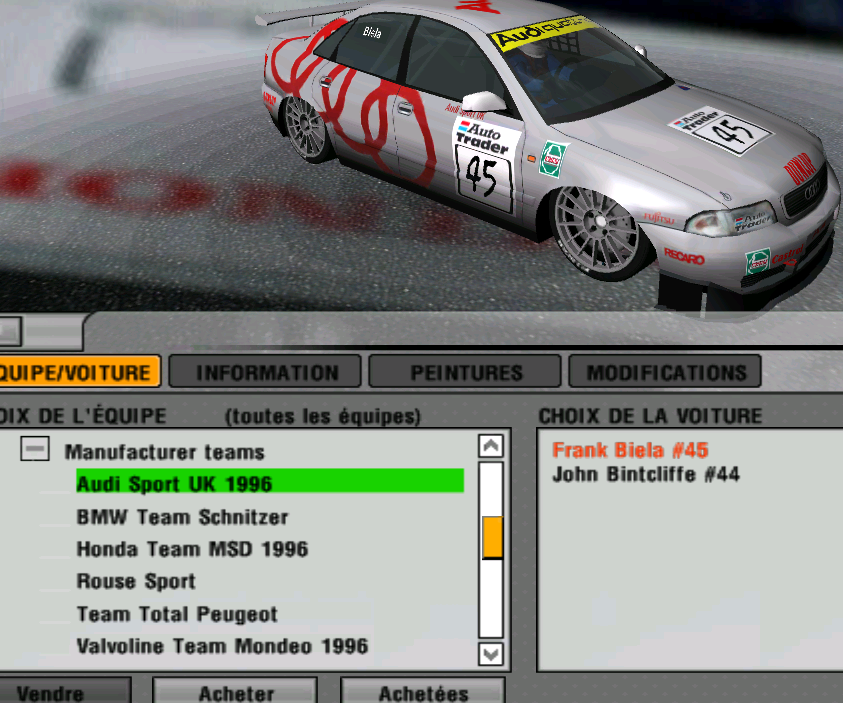Show the Achetées cars
The width and height of the screenshot is (843, 703).
(x=423, y=692)
